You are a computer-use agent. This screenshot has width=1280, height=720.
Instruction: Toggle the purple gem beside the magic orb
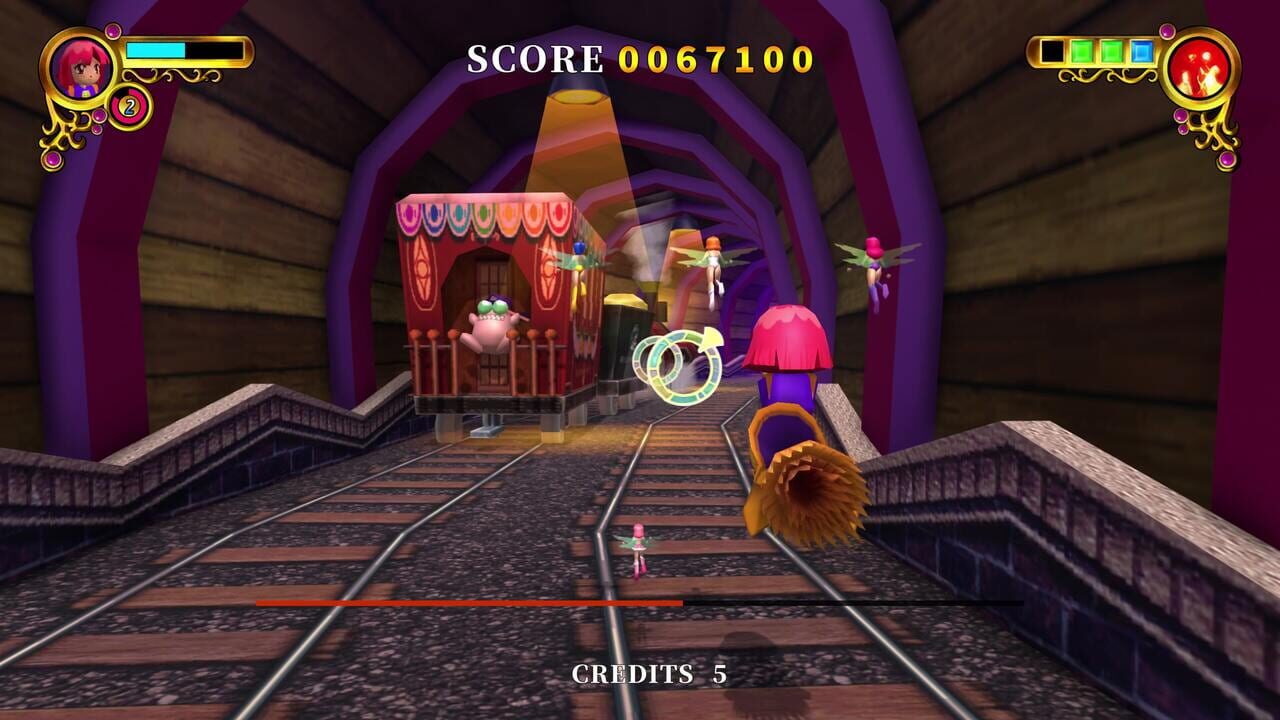(x=1167, y=31)
